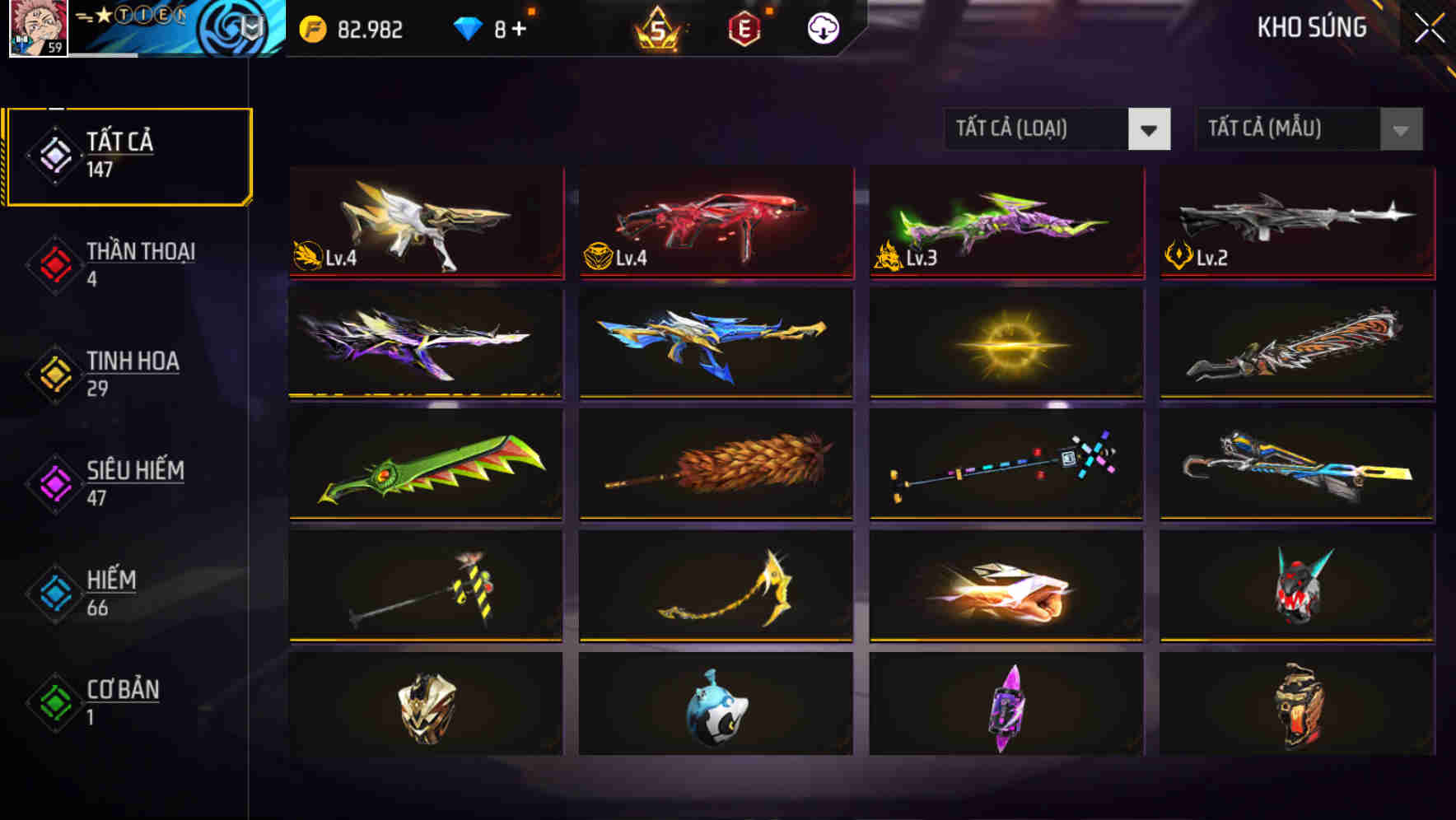Open the player avatar profile picture

(35, 27)
